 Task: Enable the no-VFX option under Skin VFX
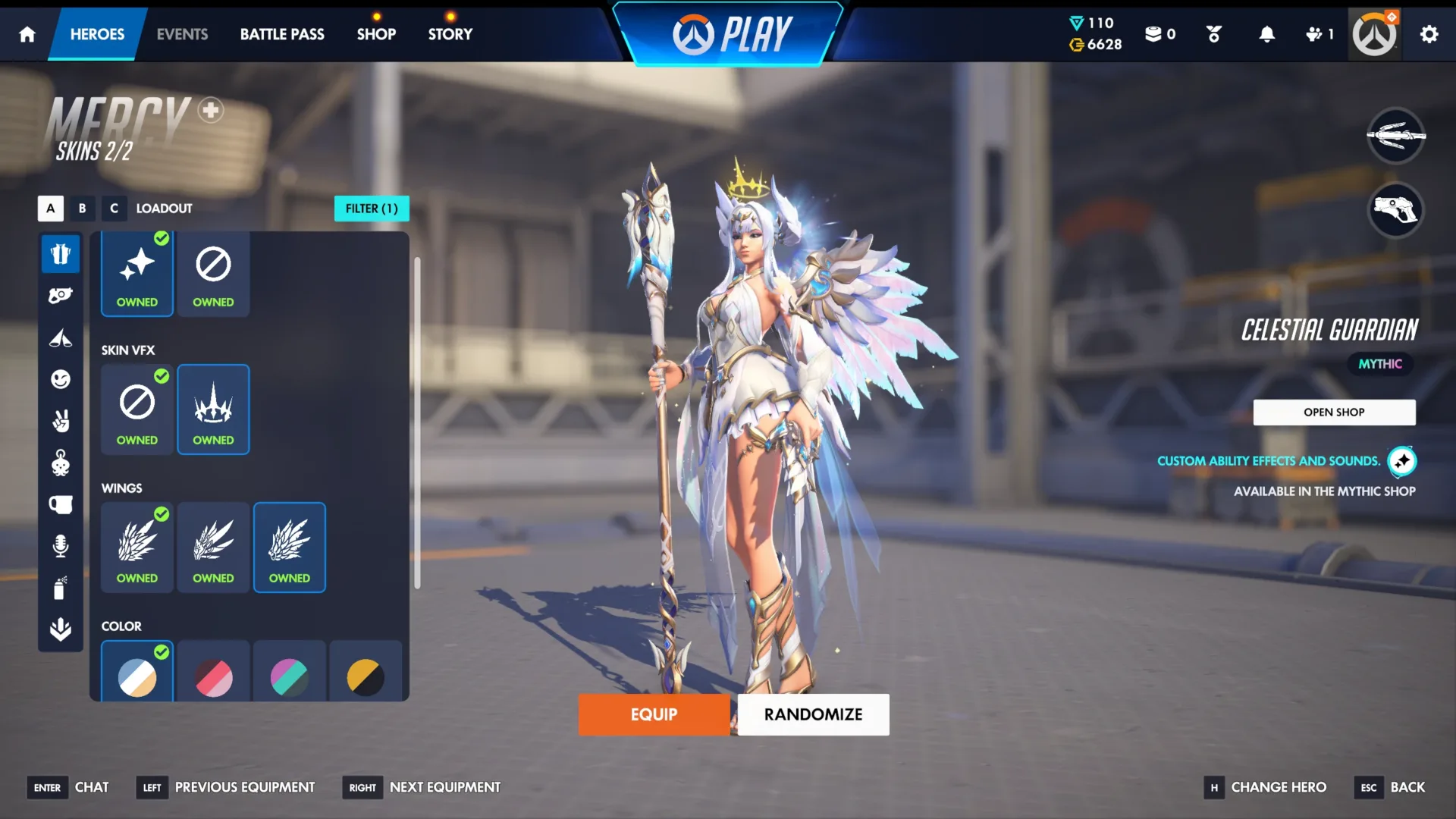click(136, 409)
